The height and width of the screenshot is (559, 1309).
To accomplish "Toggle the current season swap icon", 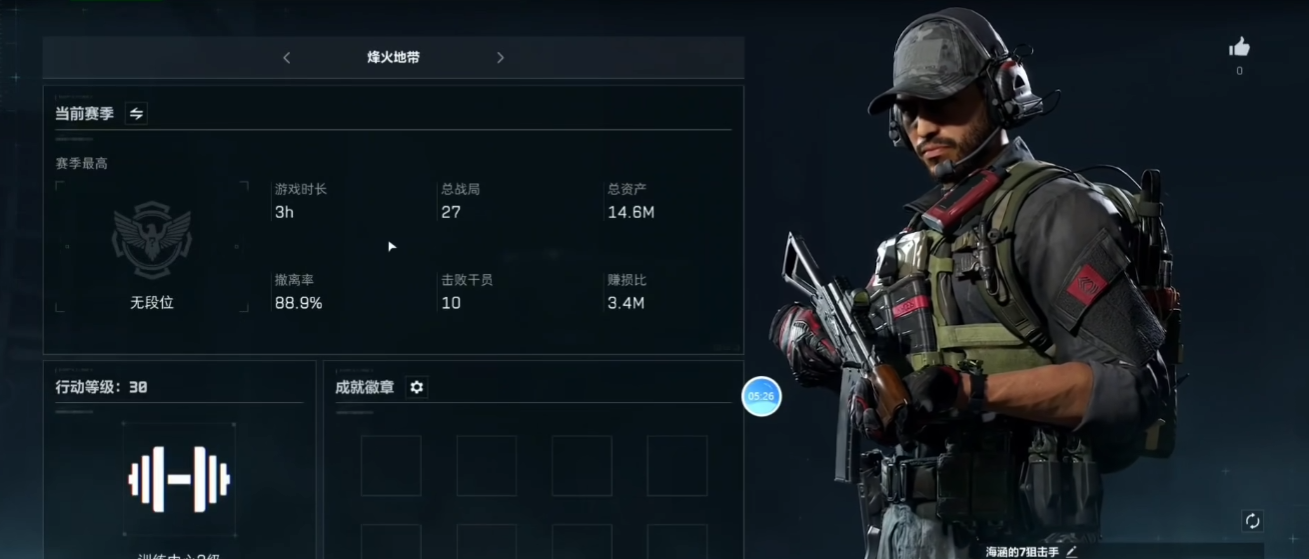I will [x=137, y=114].
